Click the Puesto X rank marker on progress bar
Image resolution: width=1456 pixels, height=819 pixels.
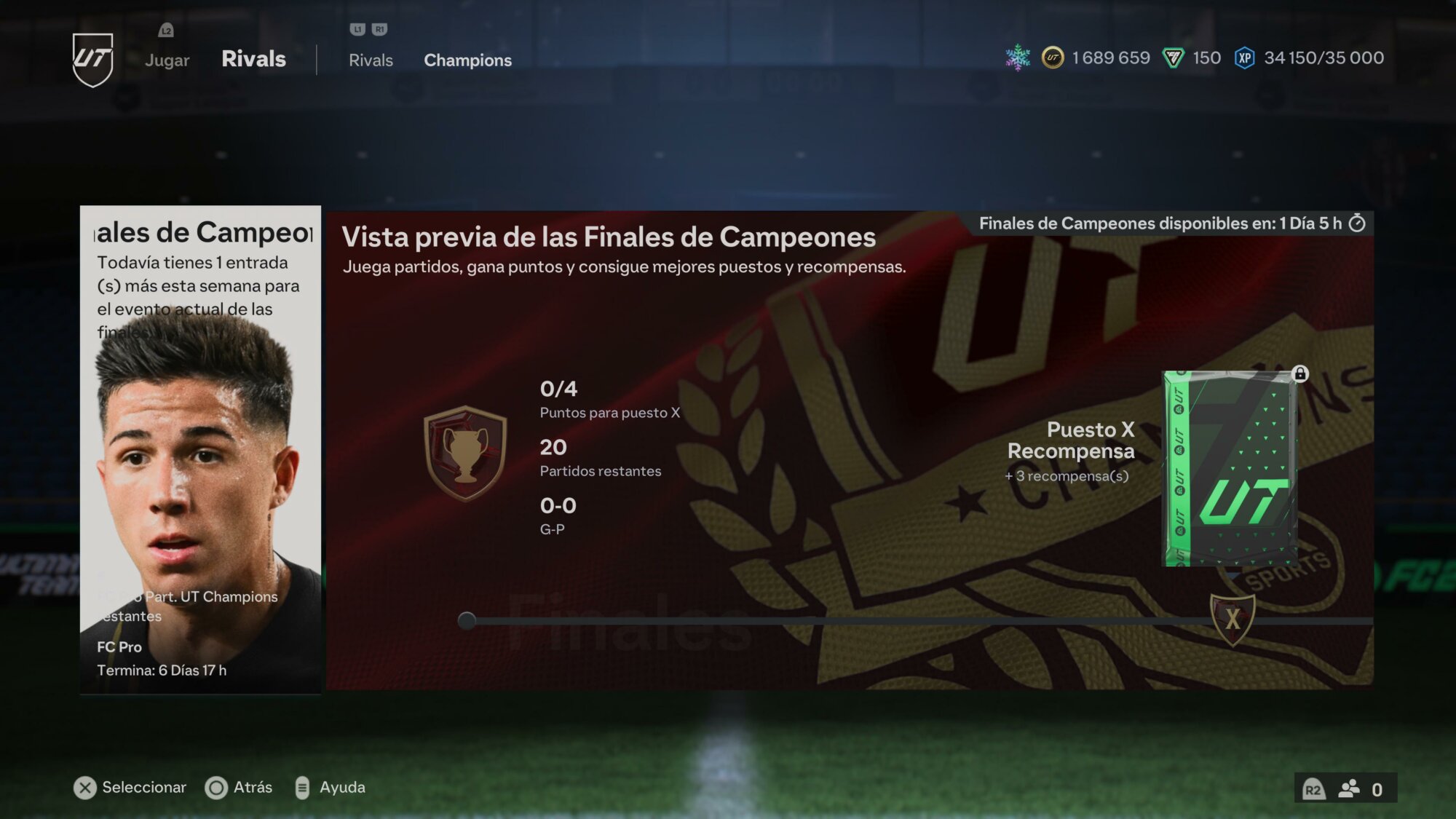1232,620
